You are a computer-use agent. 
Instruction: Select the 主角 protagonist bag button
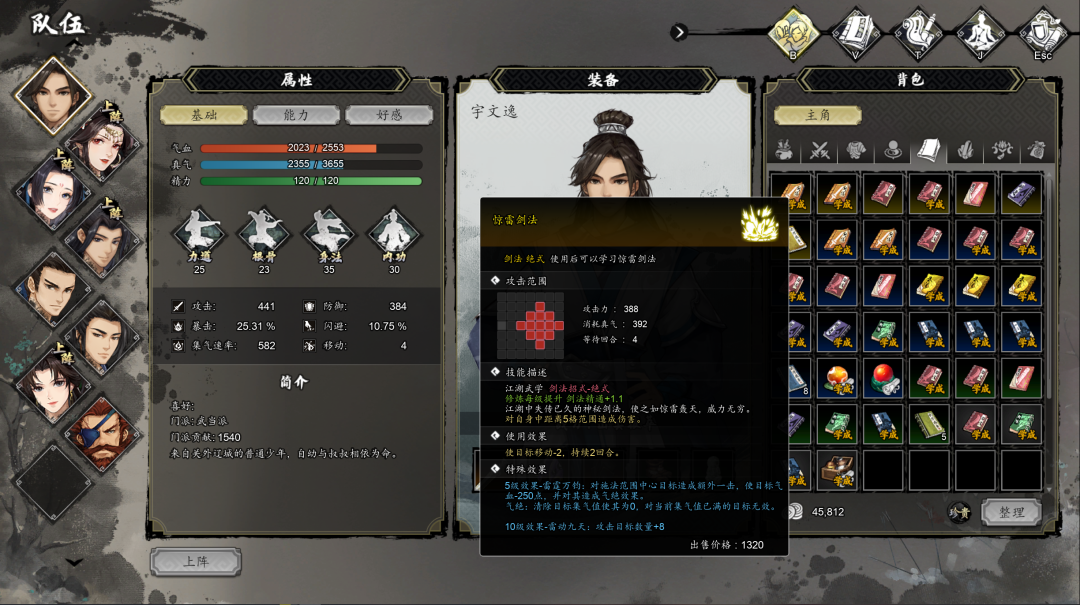pos(818,115)
